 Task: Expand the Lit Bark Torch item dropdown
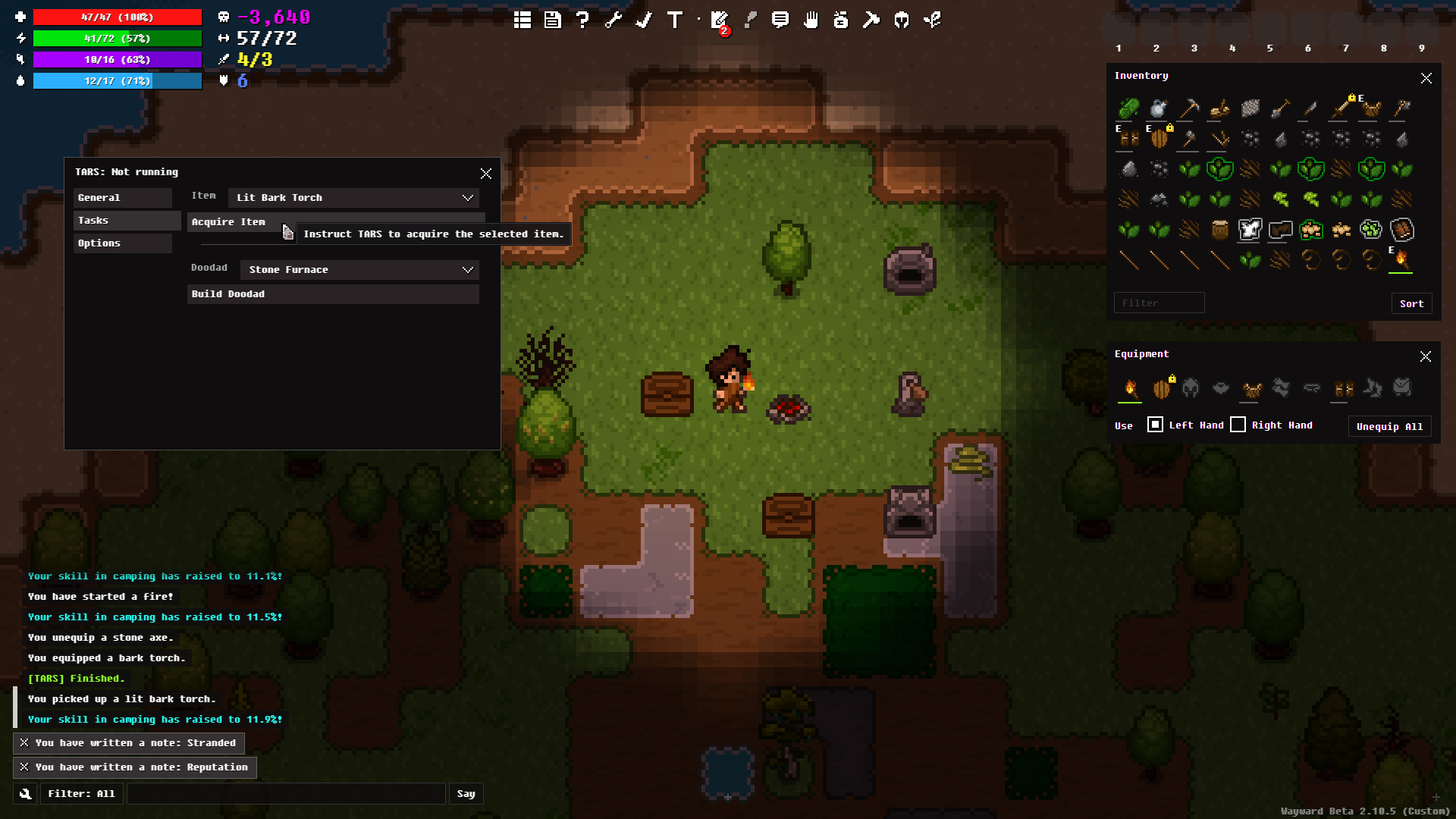[353, 198]
